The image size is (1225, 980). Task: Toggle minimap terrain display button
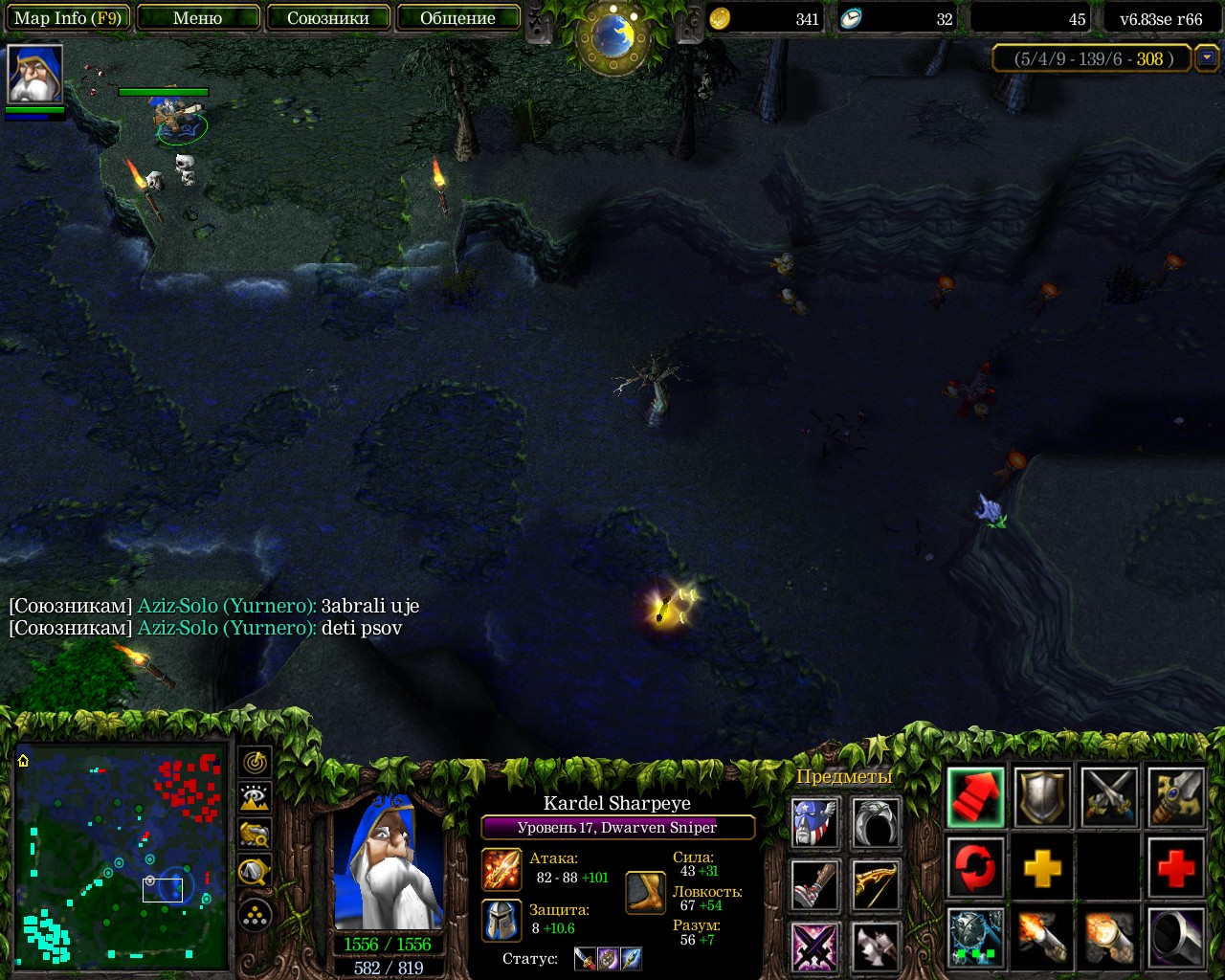[255, 798]
